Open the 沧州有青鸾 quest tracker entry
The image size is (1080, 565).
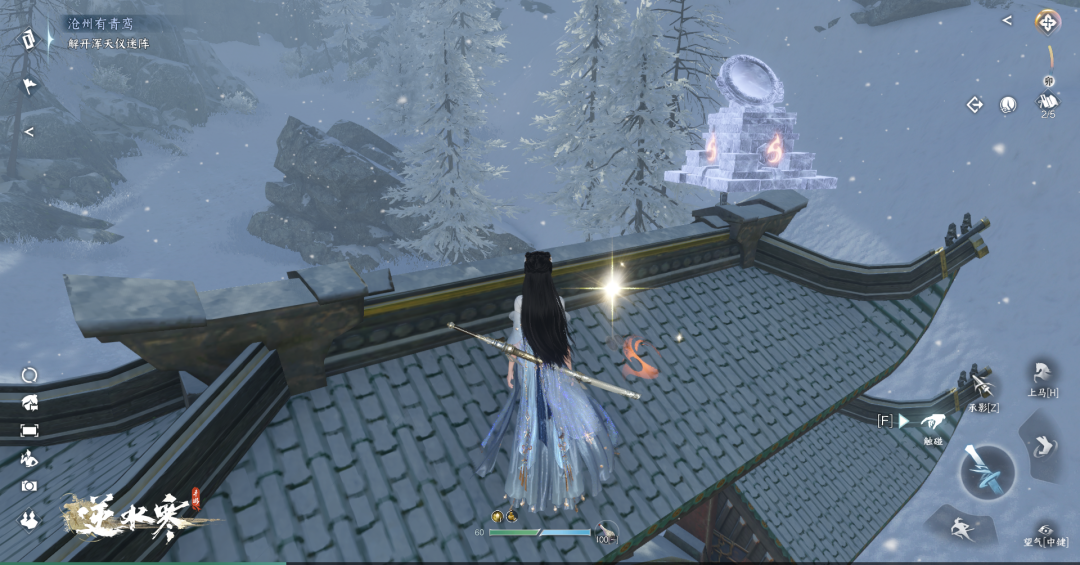(102, 23)
